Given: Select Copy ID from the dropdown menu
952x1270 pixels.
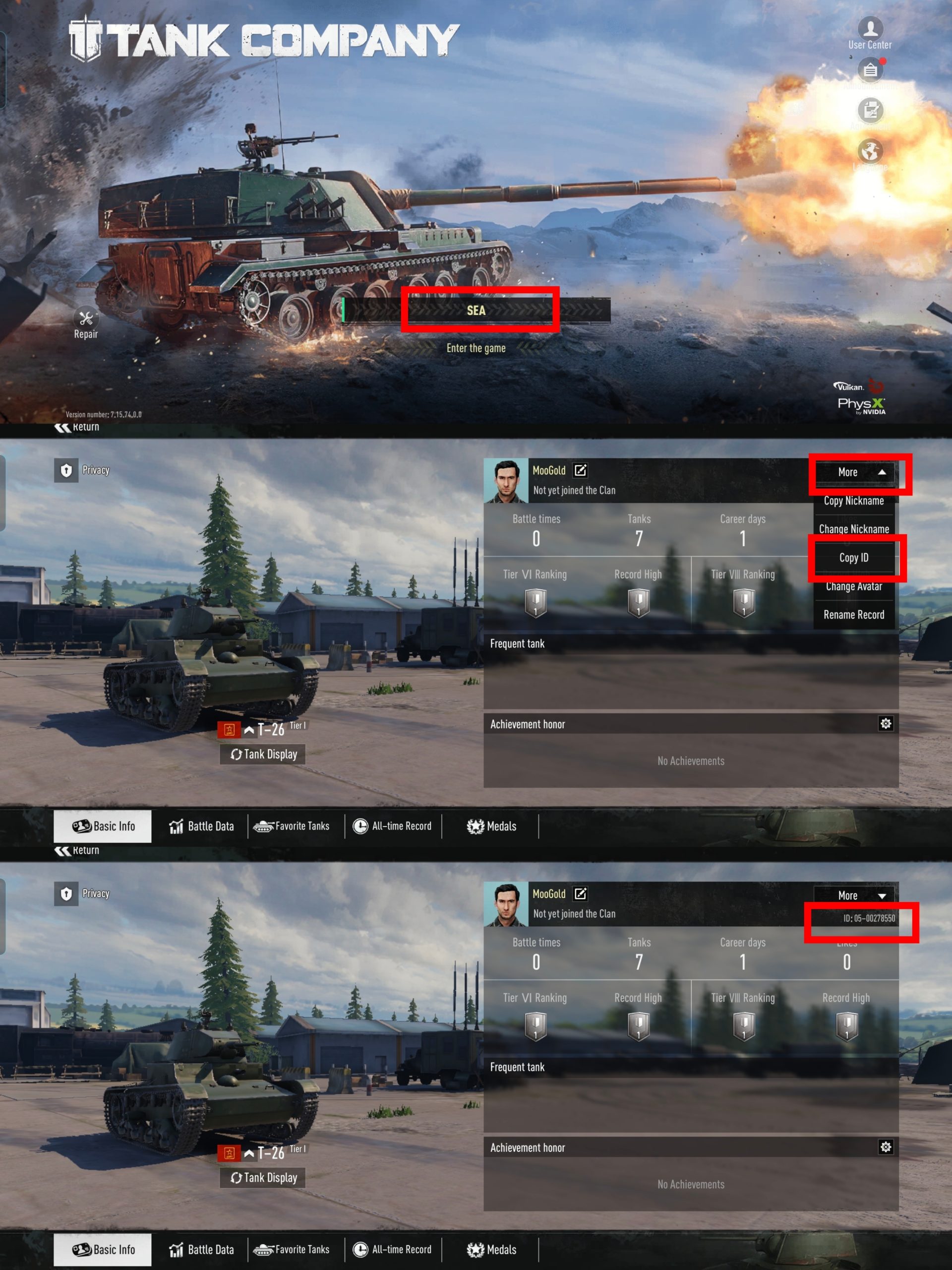Looking at the screenshot, I should (854, 557).
